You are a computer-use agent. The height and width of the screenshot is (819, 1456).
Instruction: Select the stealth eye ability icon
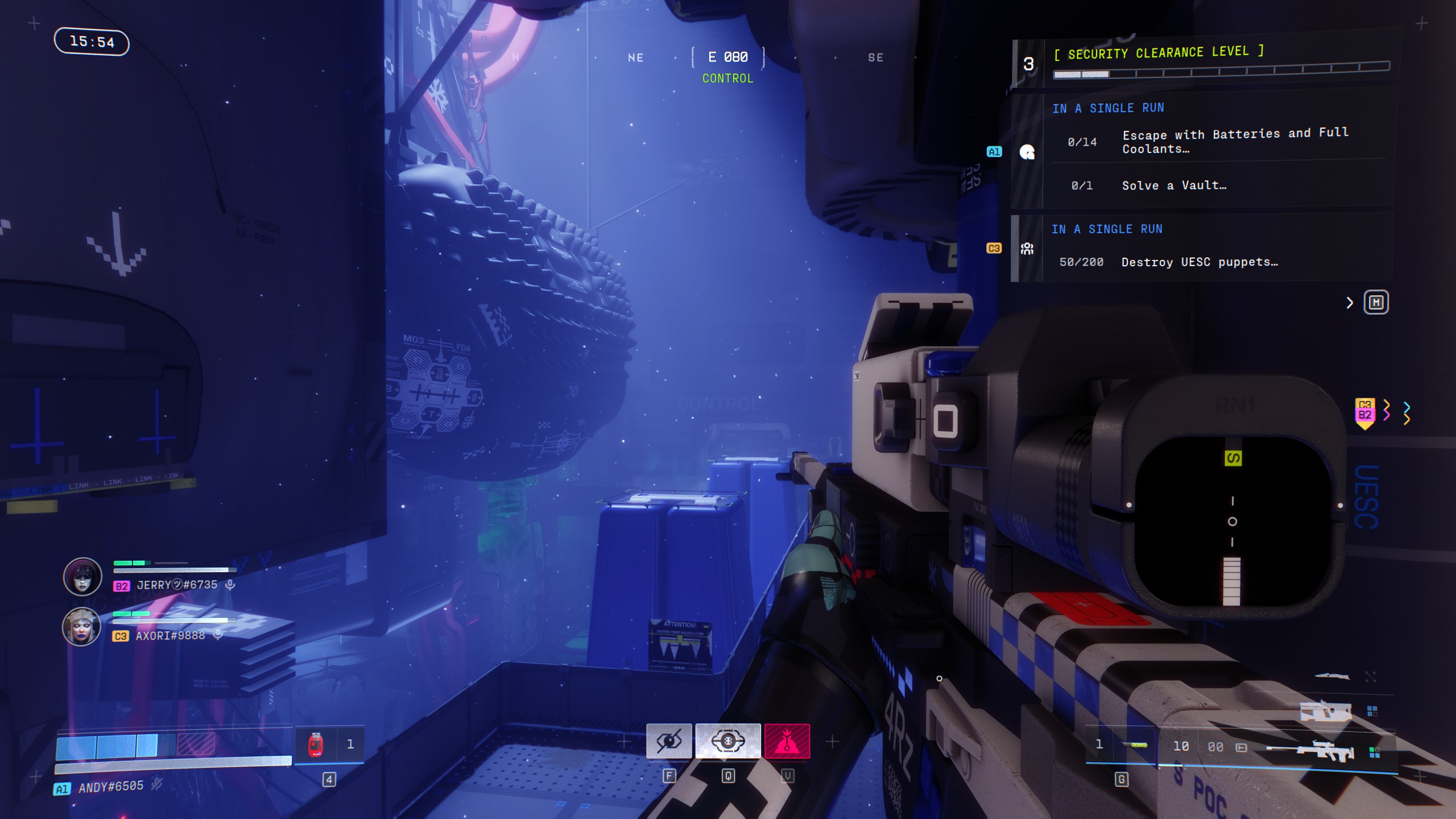coord(669,741)
